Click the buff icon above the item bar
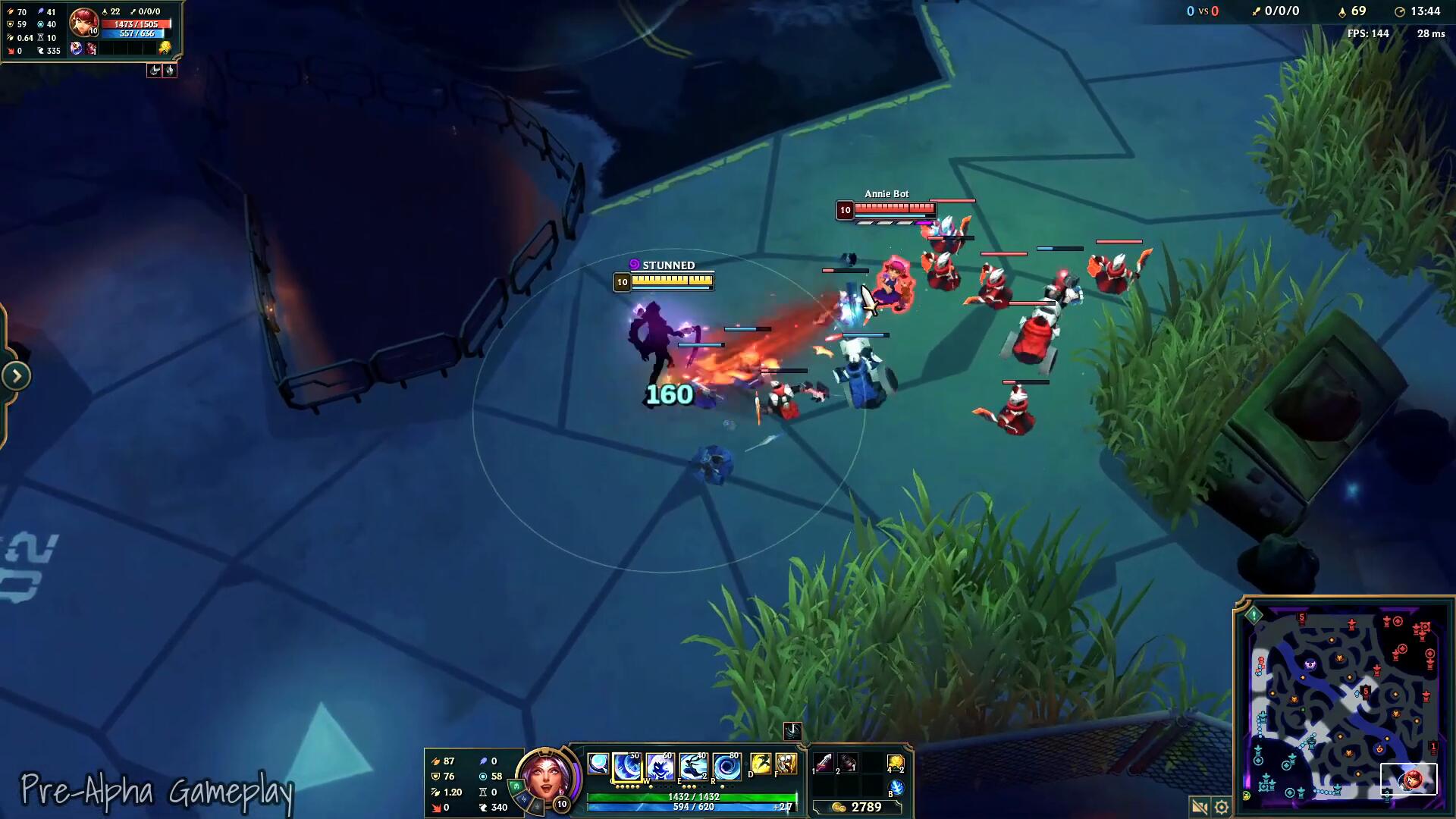 click(792, 730)
